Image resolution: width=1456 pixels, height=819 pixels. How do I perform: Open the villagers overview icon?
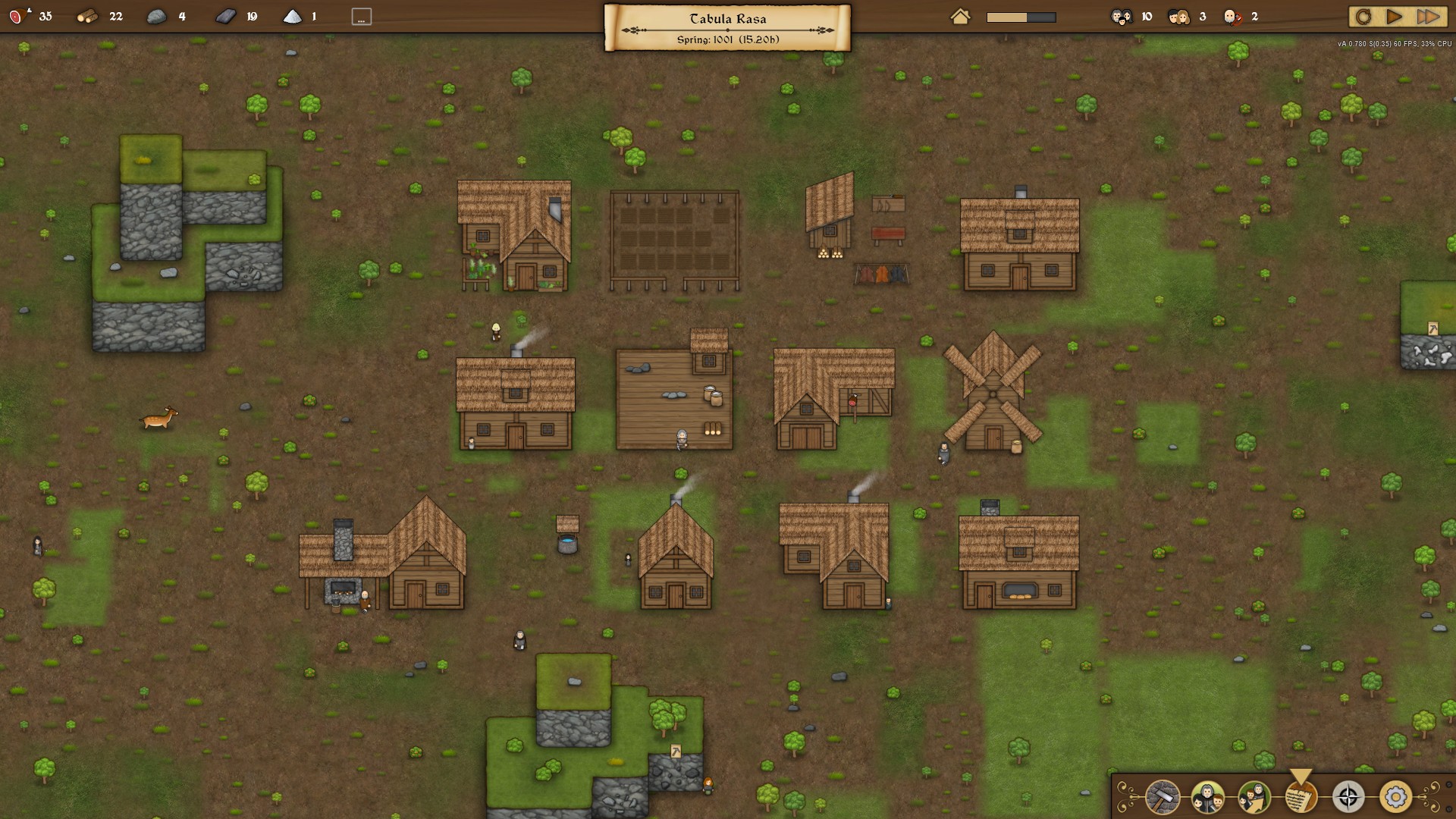[1207, 797]
